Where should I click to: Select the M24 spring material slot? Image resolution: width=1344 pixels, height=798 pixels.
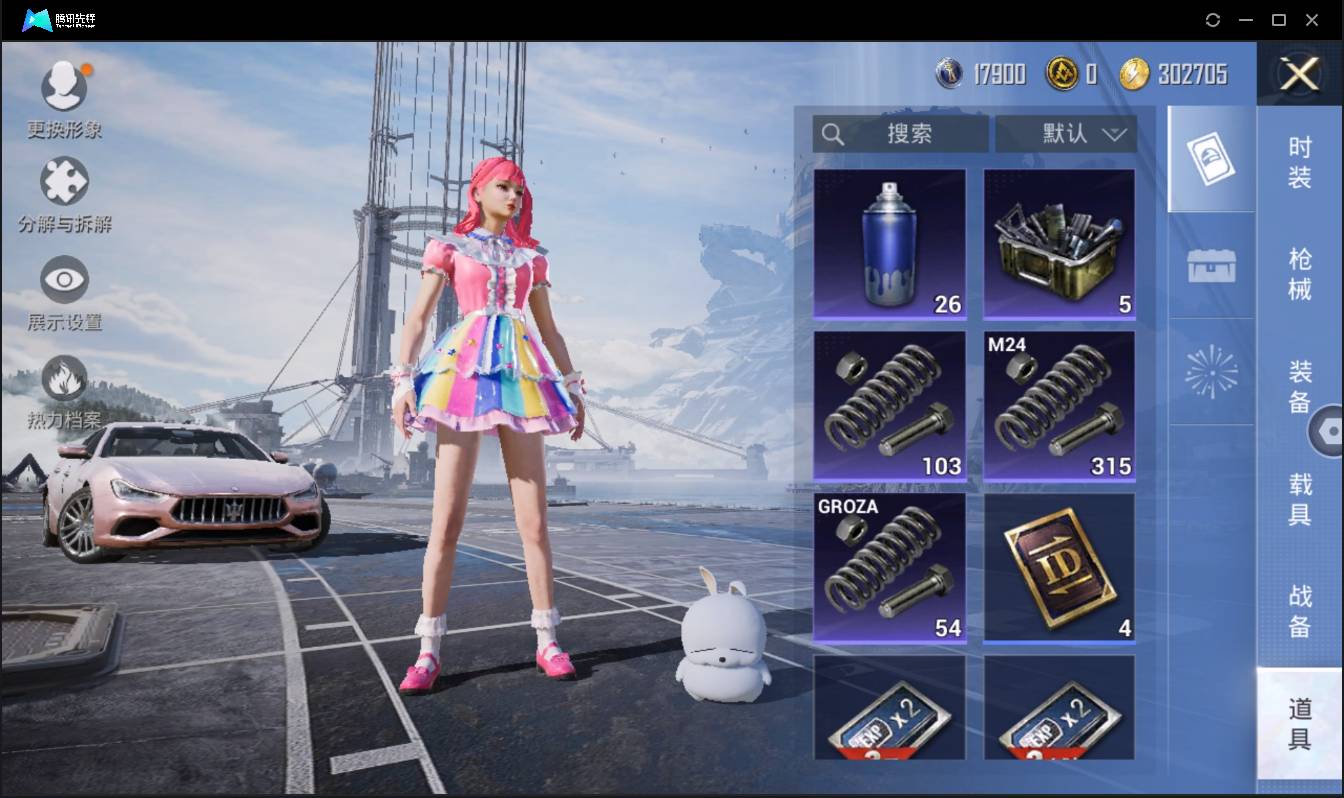point(1059,406)
